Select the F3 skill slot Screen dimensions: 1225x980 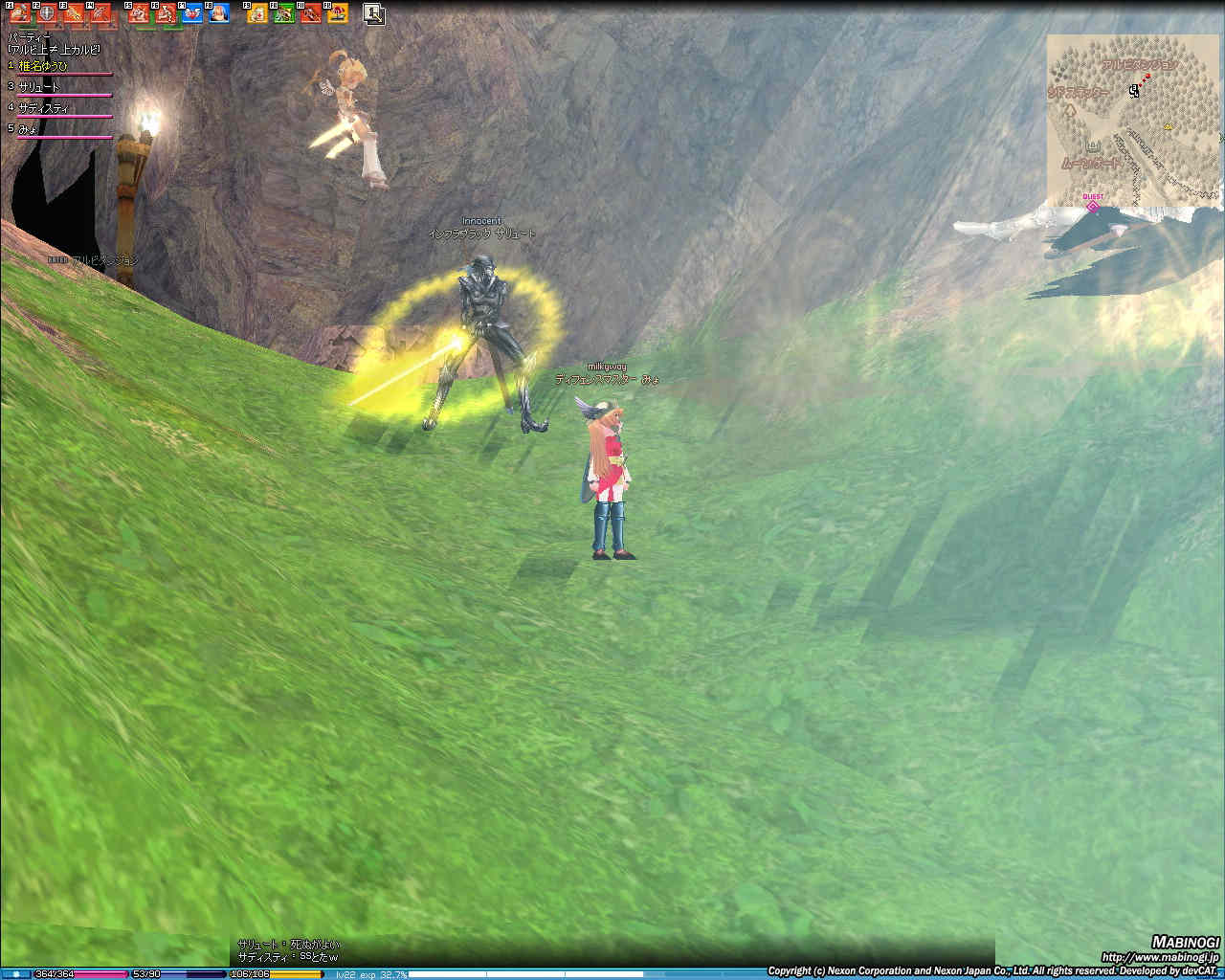(x=74, y=13)
